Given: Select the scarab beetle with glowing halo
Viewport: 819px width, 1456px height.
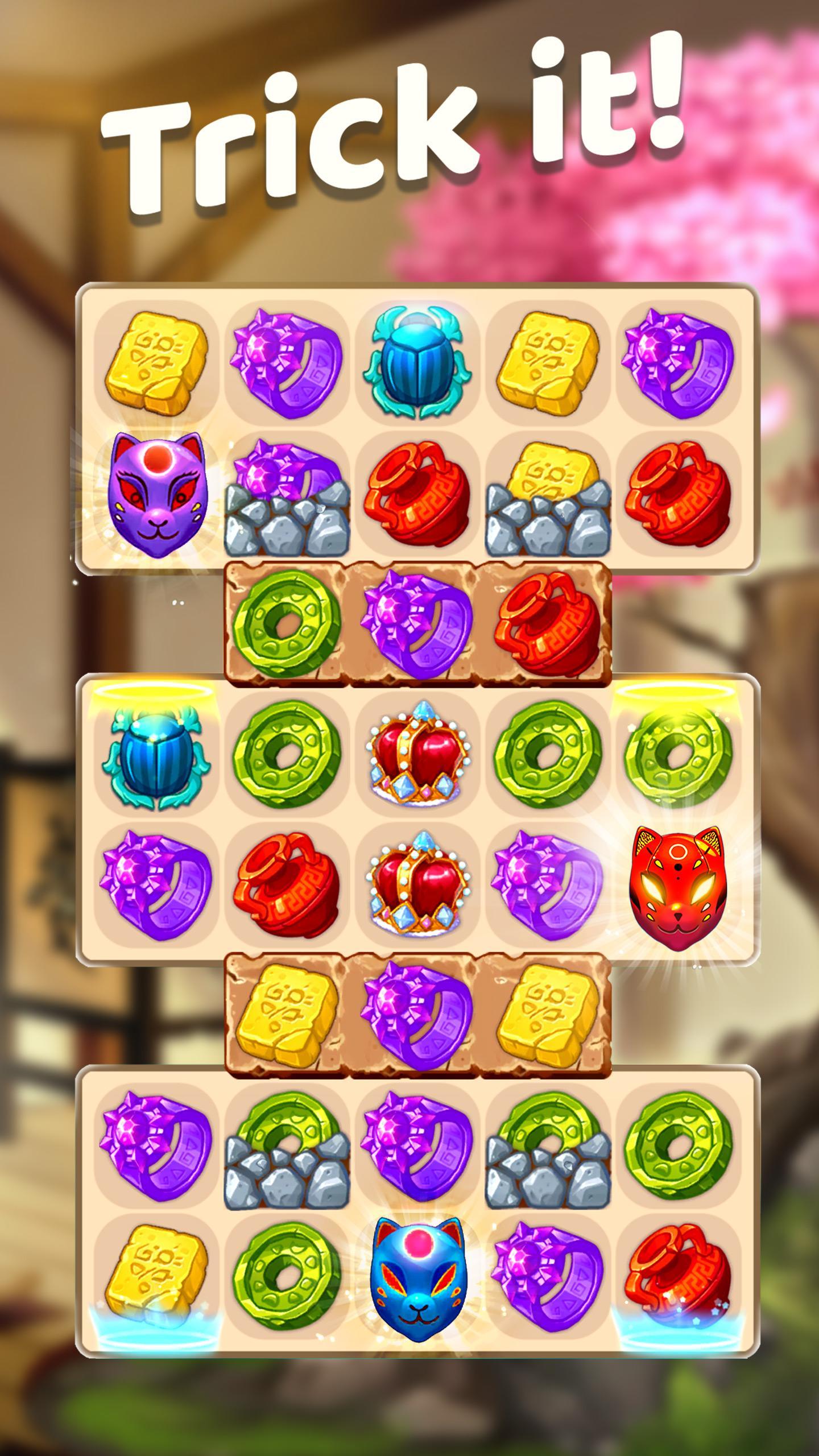Looking at the screenshot, I should coord(154,762).
